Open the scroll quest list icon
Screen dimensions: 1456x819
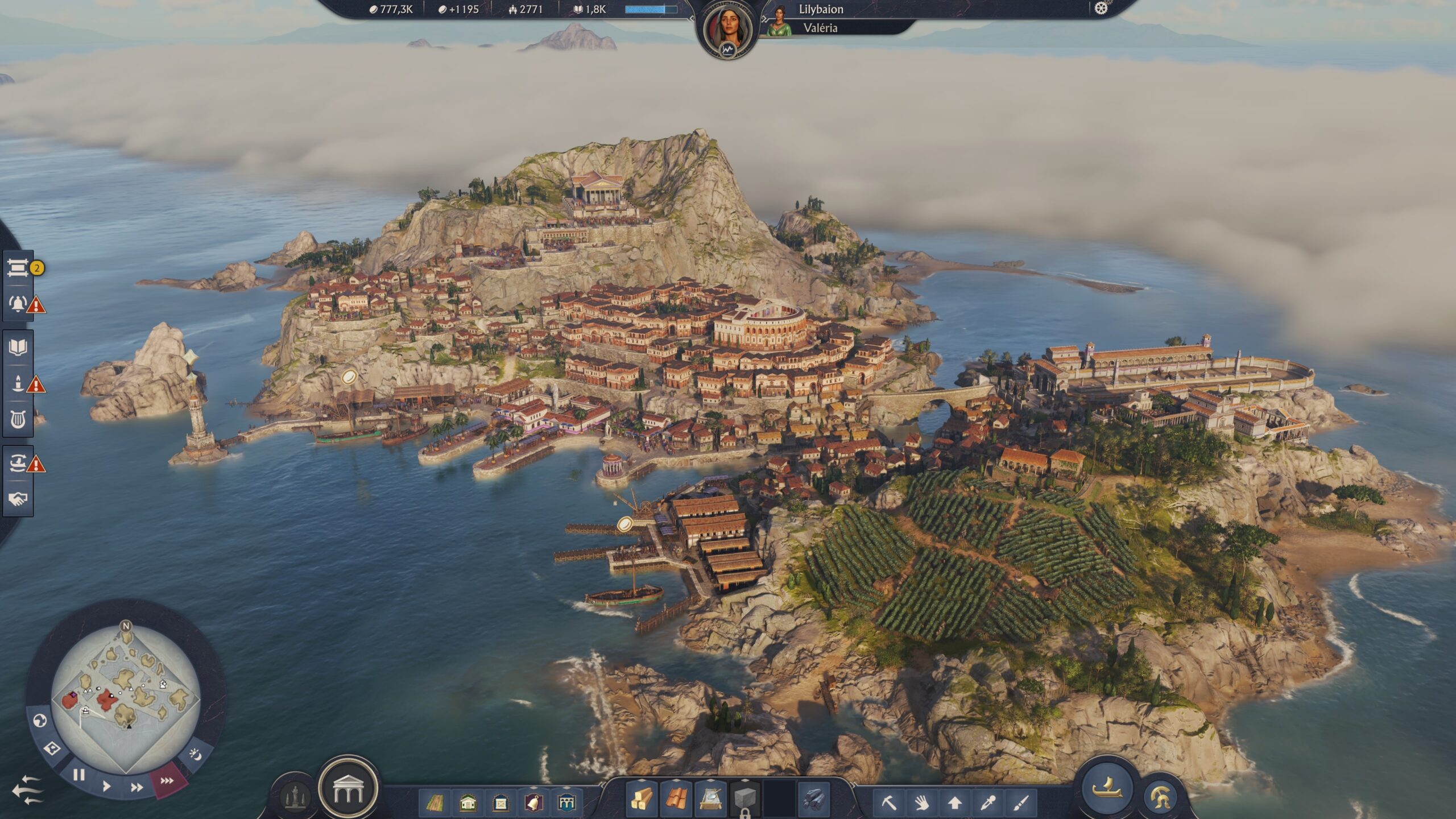18,268
